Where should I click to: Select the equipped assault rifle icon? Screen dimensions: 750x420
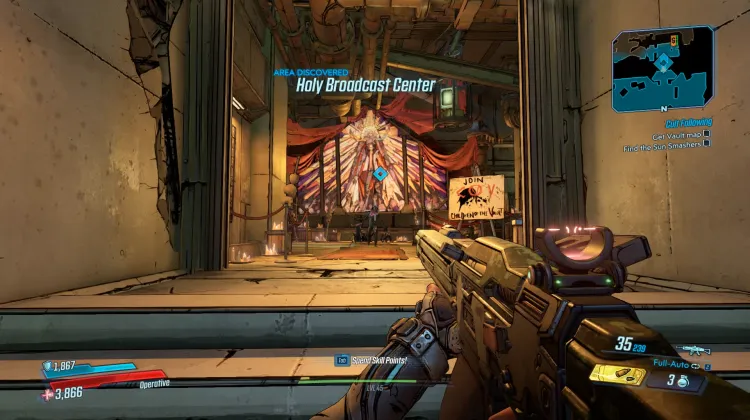[693, 350]
